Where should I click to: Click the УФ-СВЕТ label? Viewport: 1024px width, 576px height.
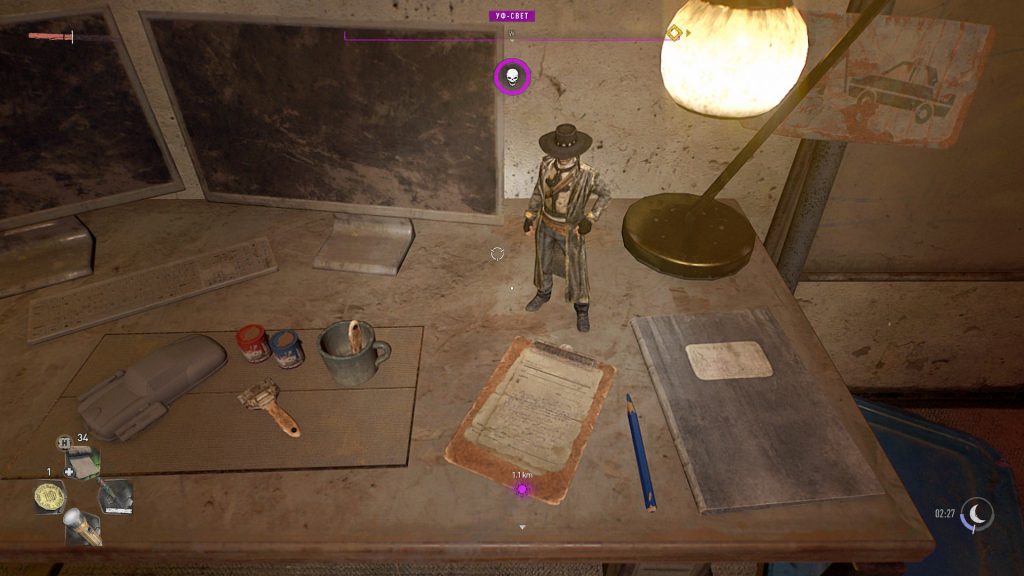coord(512,16)
